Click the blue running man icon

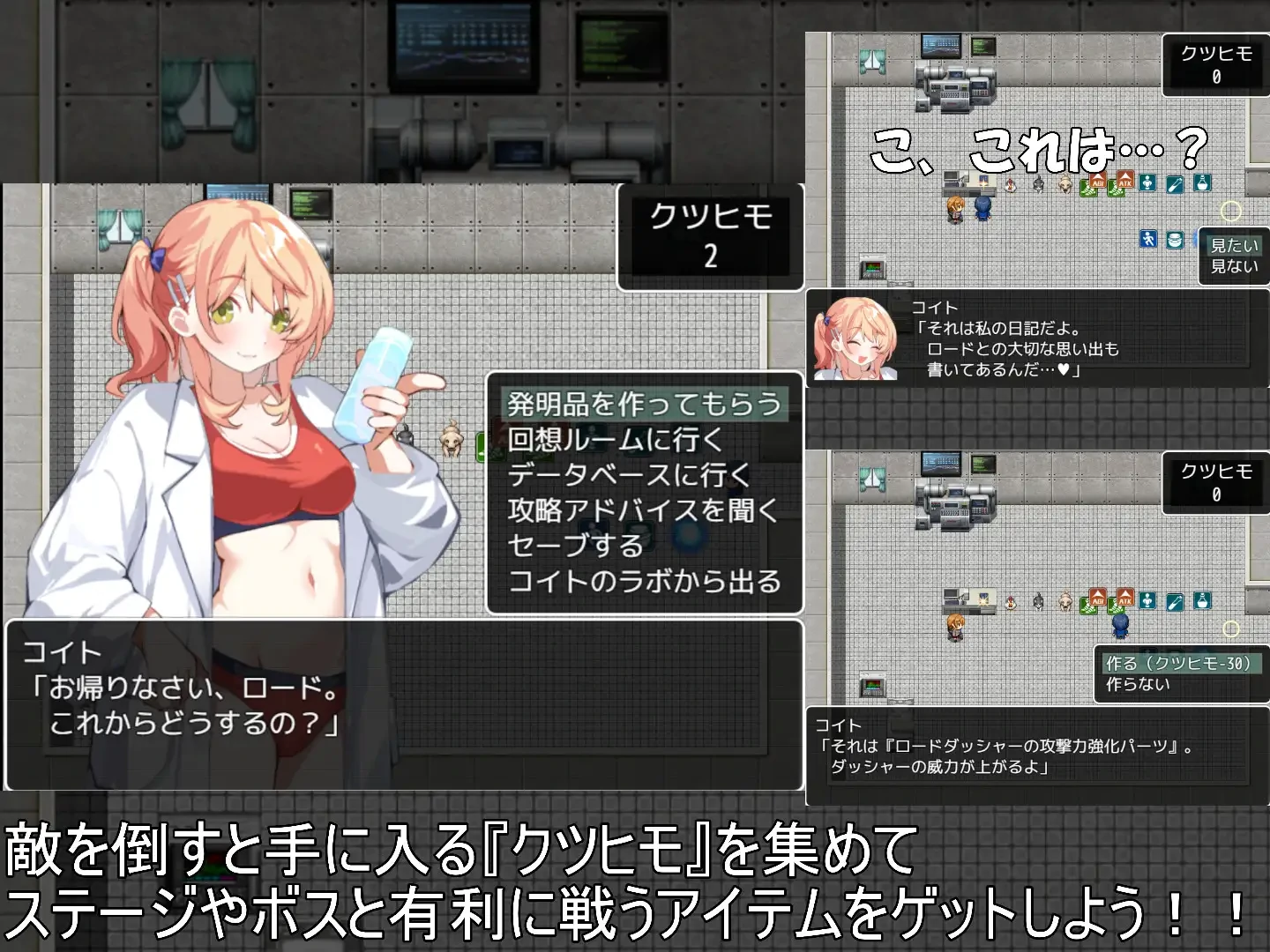(1149, 238)
